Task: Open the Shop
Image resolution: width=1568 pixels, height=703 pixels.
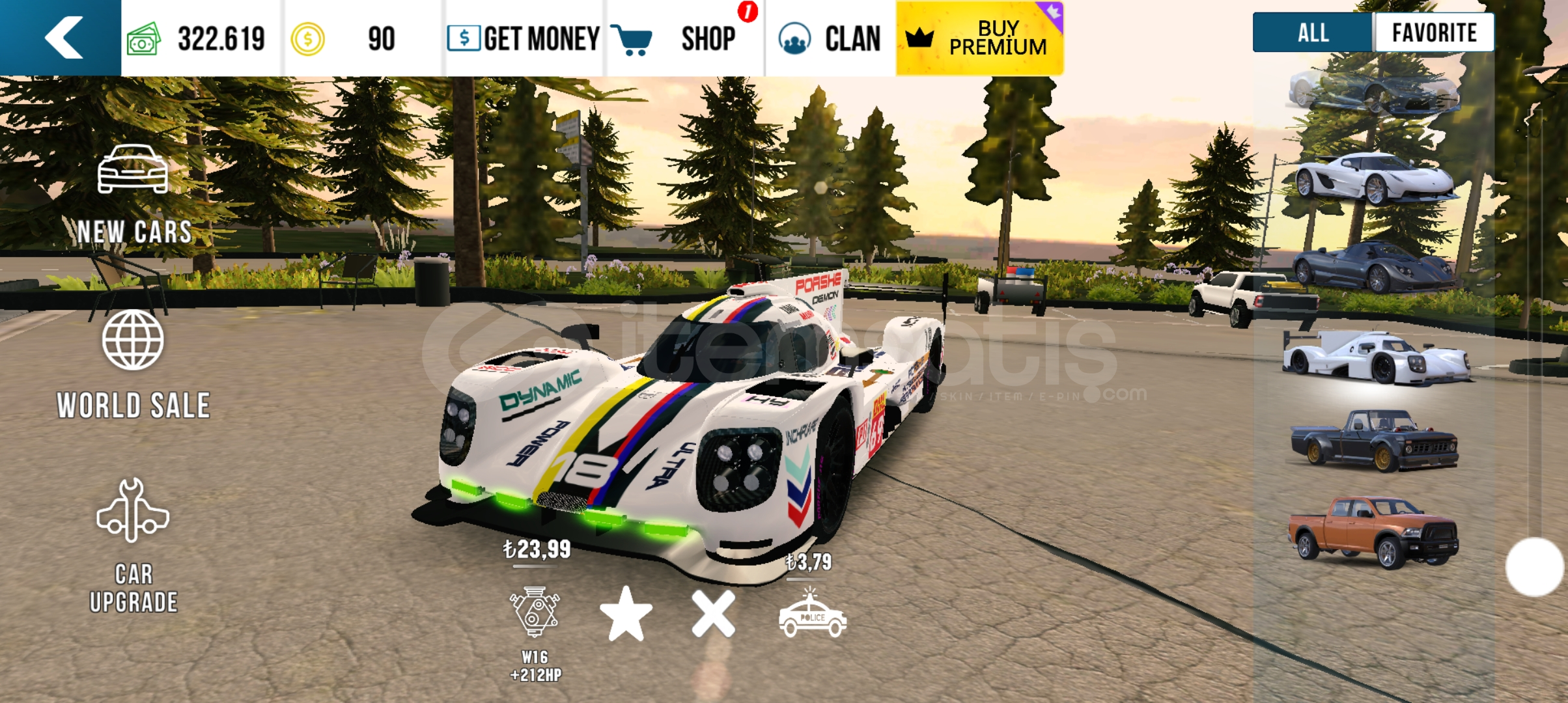Action: click(684, 38)
